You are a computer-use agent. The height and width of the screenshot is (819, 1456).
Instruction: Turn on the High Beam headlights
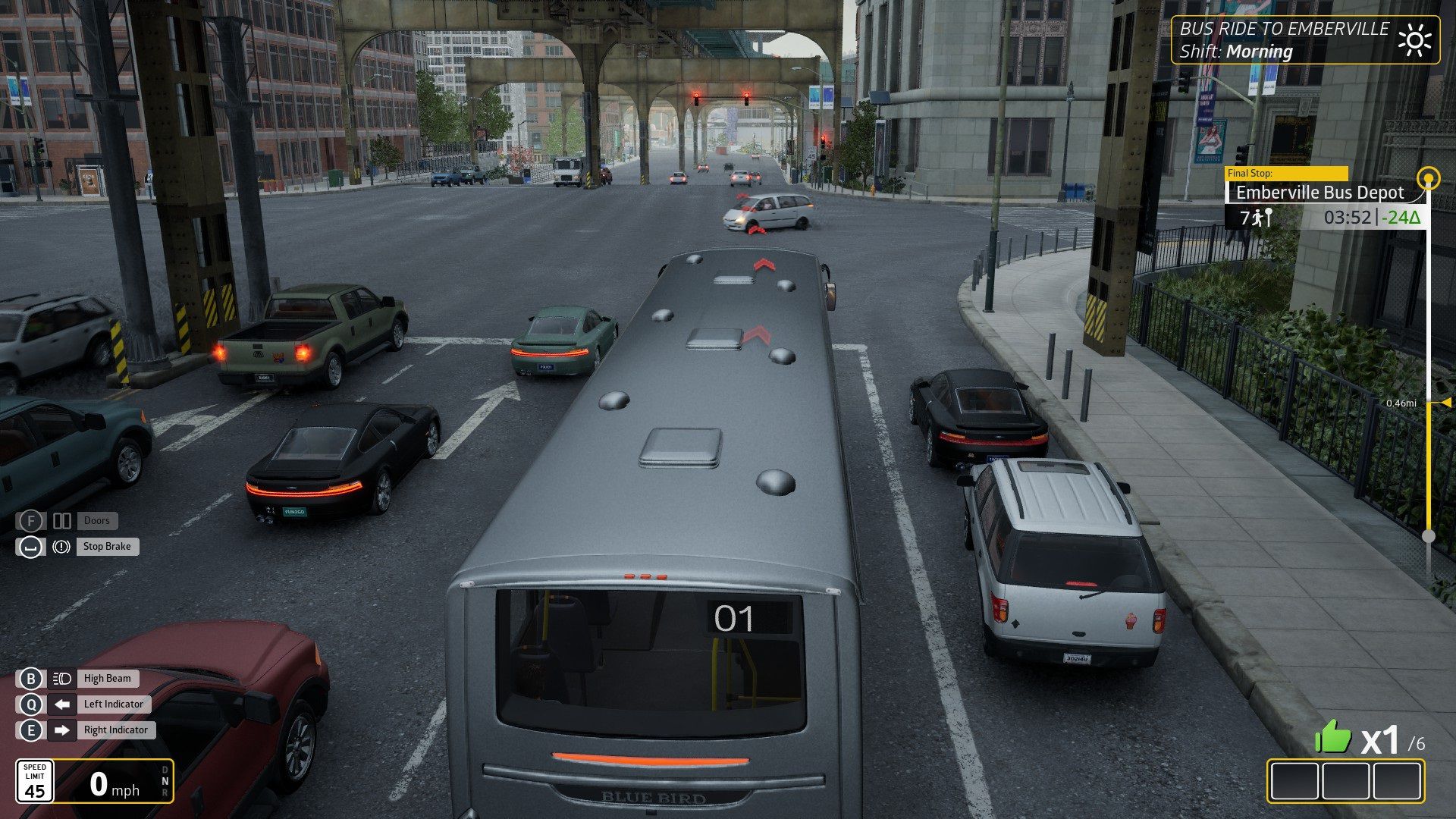pos(107,679)
